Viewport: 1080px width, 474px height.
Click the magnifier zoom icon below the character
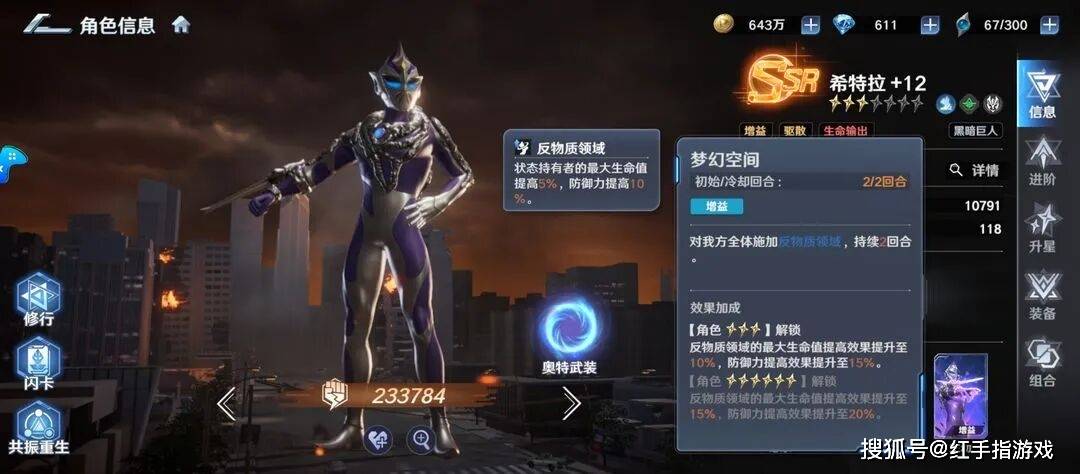tap(421, 439)
